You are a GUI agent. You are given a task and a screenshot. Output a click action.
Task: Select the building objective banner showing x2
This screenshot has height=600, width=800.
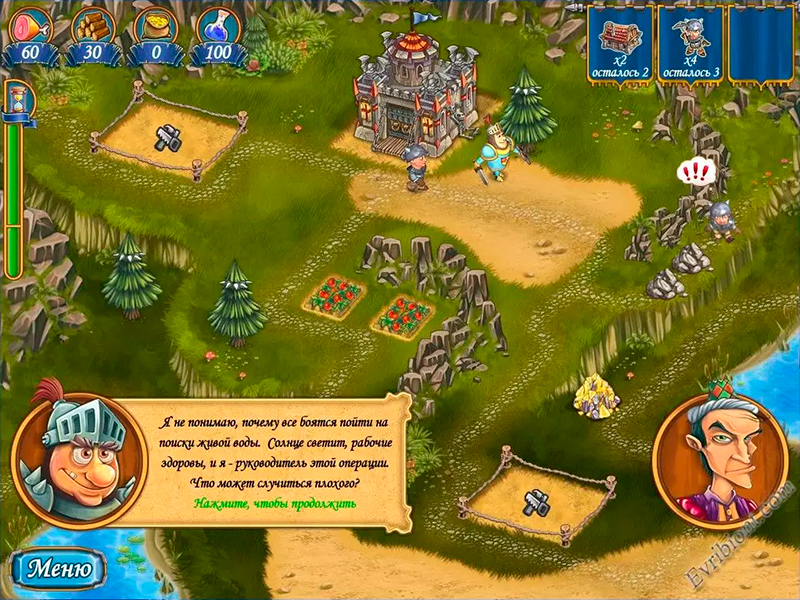621,43
